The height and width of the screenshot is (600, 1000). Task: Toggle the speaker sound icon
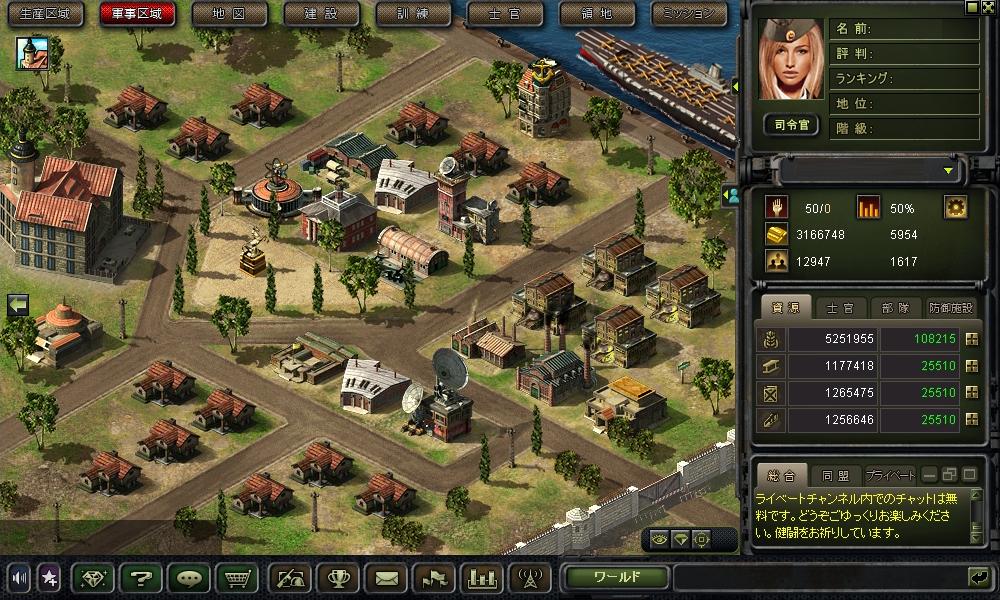pos(19,577)
